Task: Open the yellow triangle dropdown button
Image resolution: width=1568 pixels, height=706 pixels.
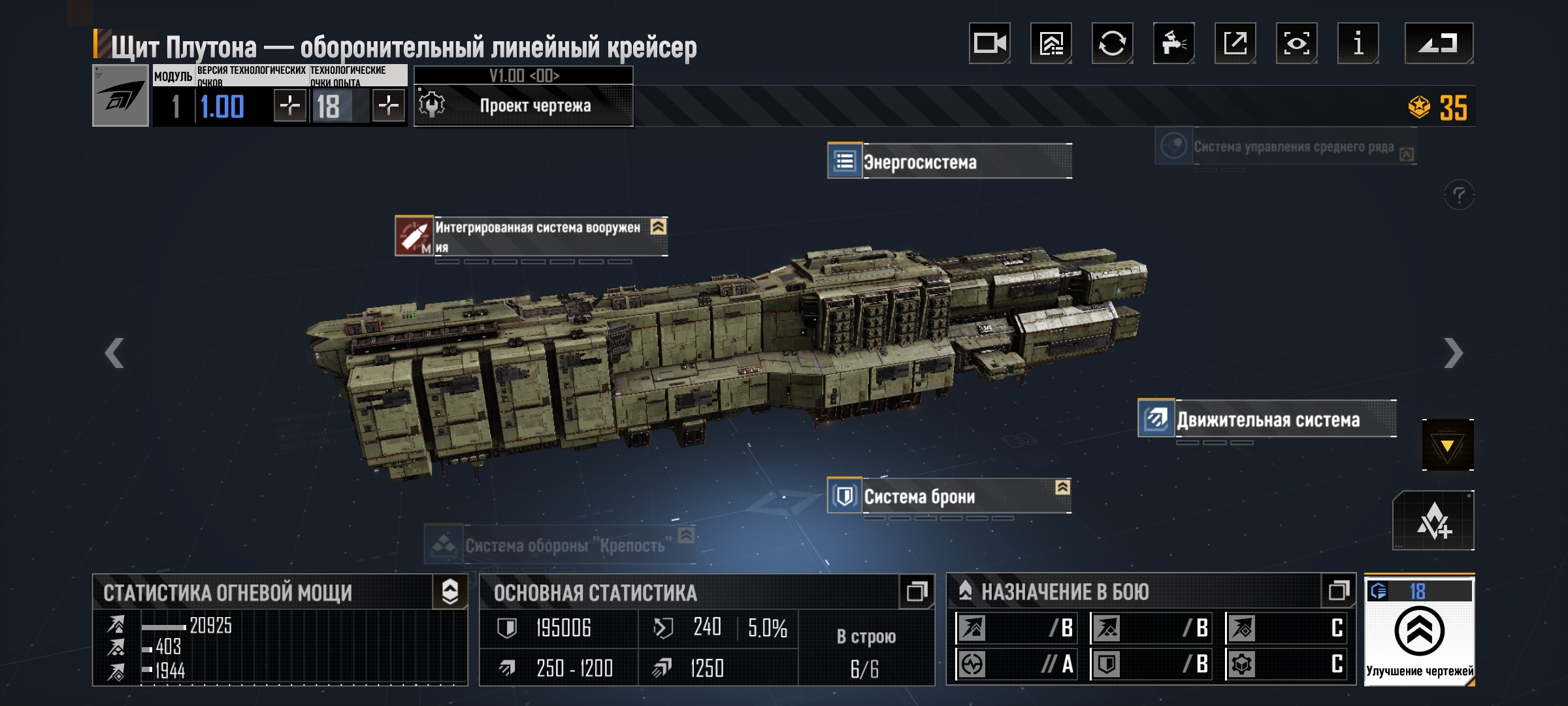Action: tap(1447, 446)
